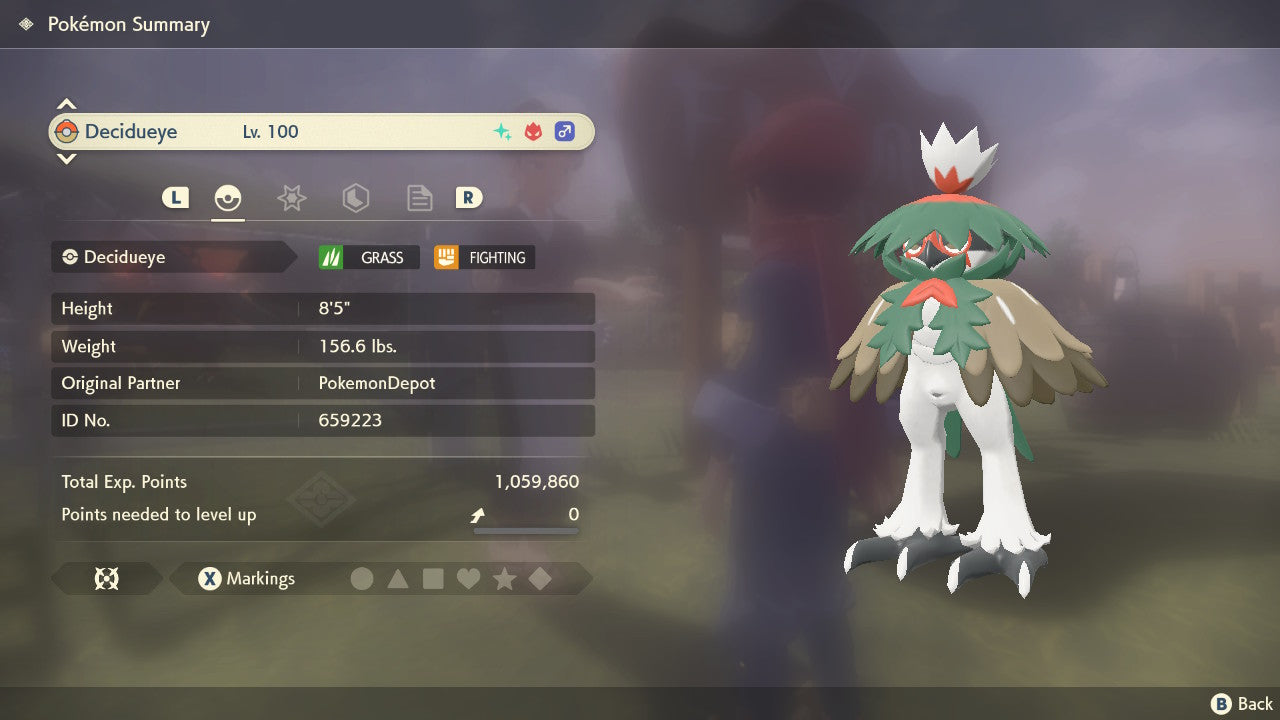Select next Pokémon with the down arrow

pos(66,158)
